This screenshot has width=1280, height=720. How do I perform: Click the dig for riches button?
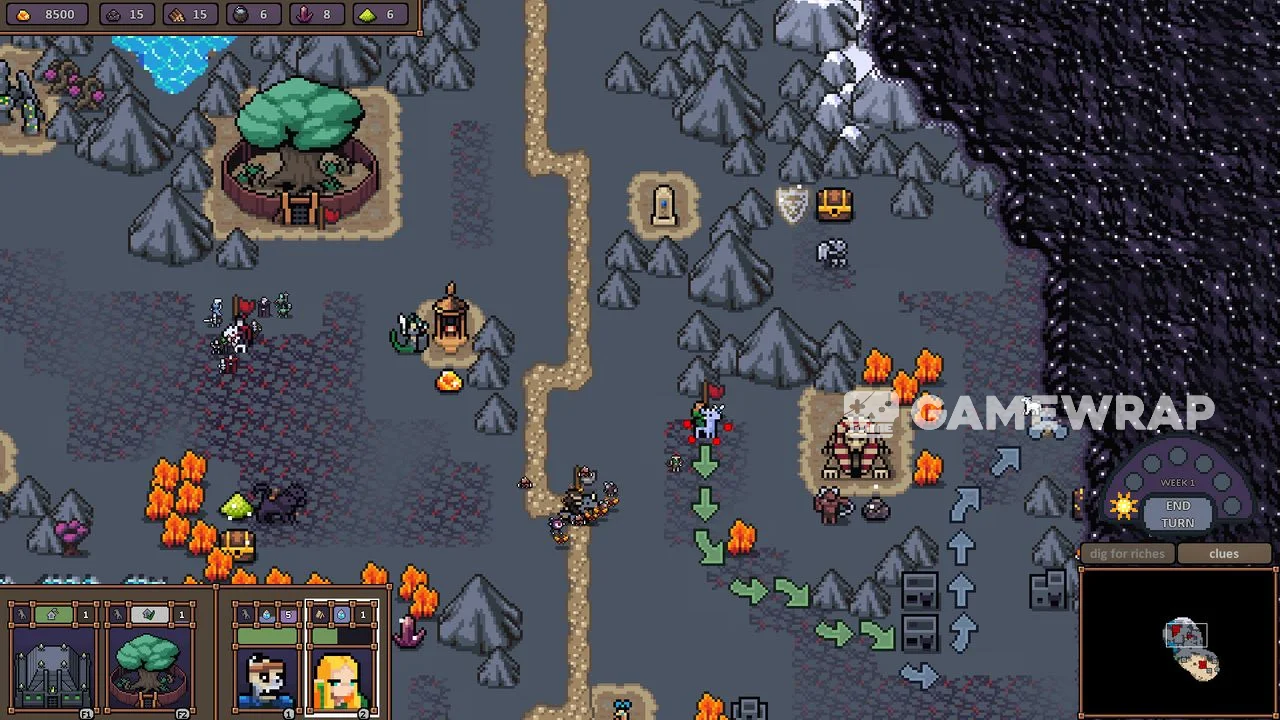[1127, 554]
